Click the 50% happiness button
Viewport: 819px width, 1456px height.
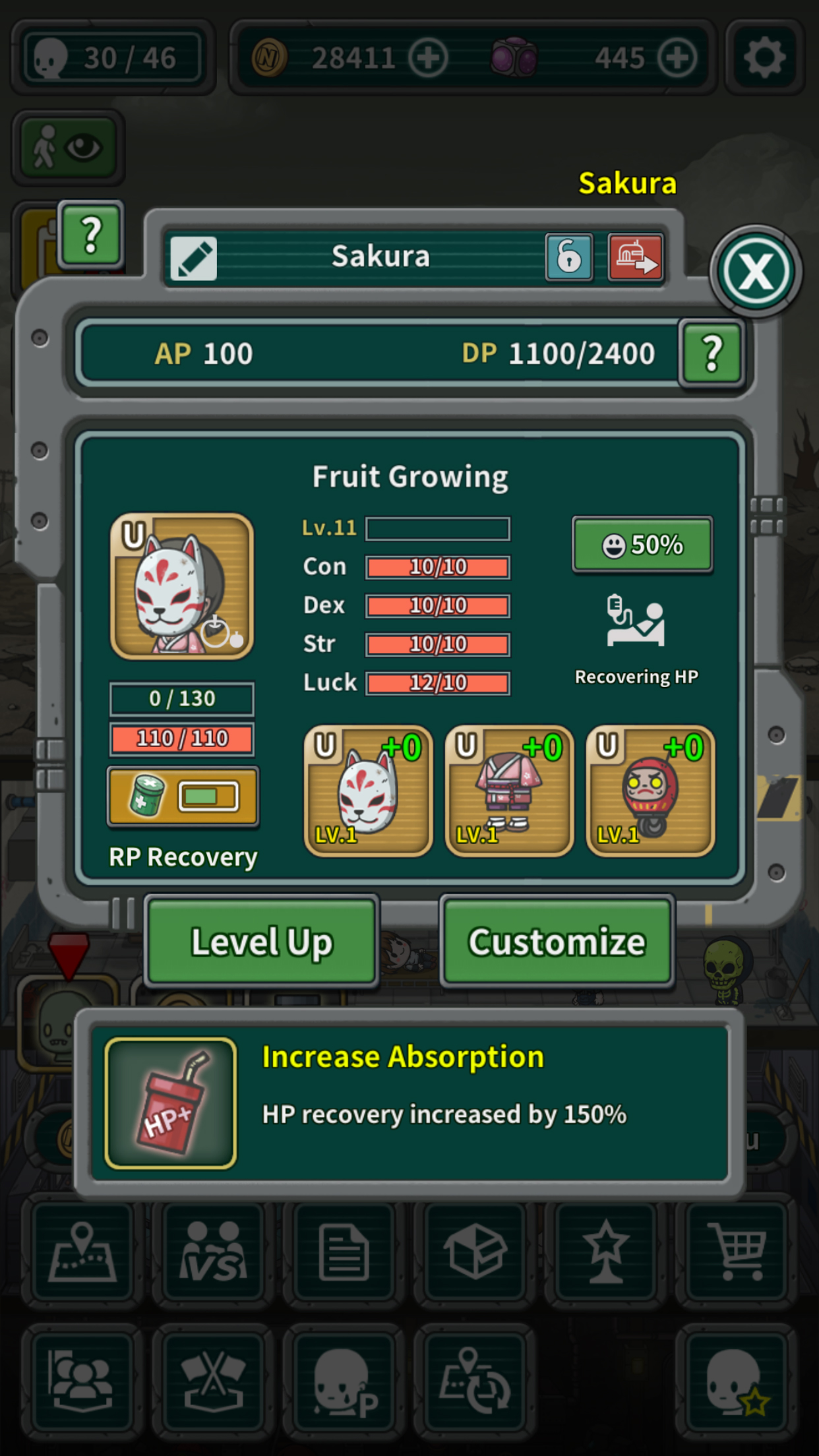[x=642, y=545]
